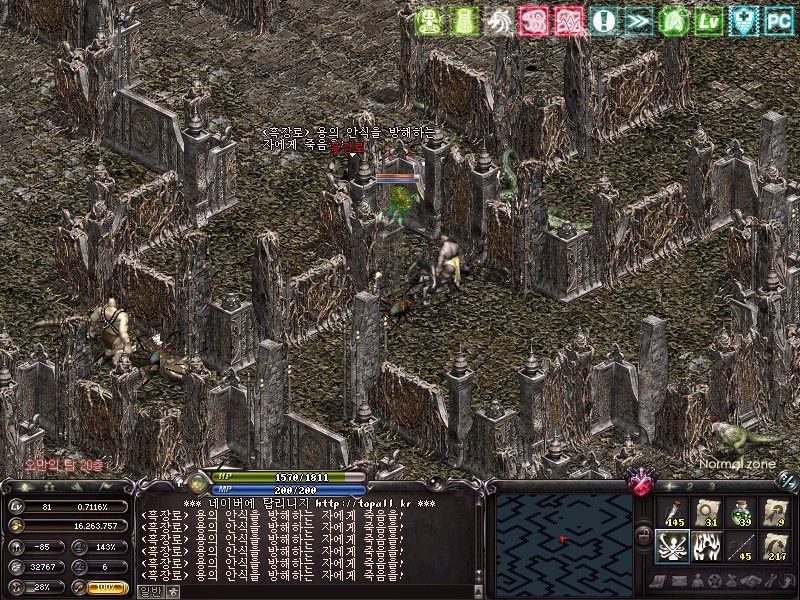The width and height of the screenshot is (800, 600).
Task: Click the green leaf icon
Action: (673, 20)
